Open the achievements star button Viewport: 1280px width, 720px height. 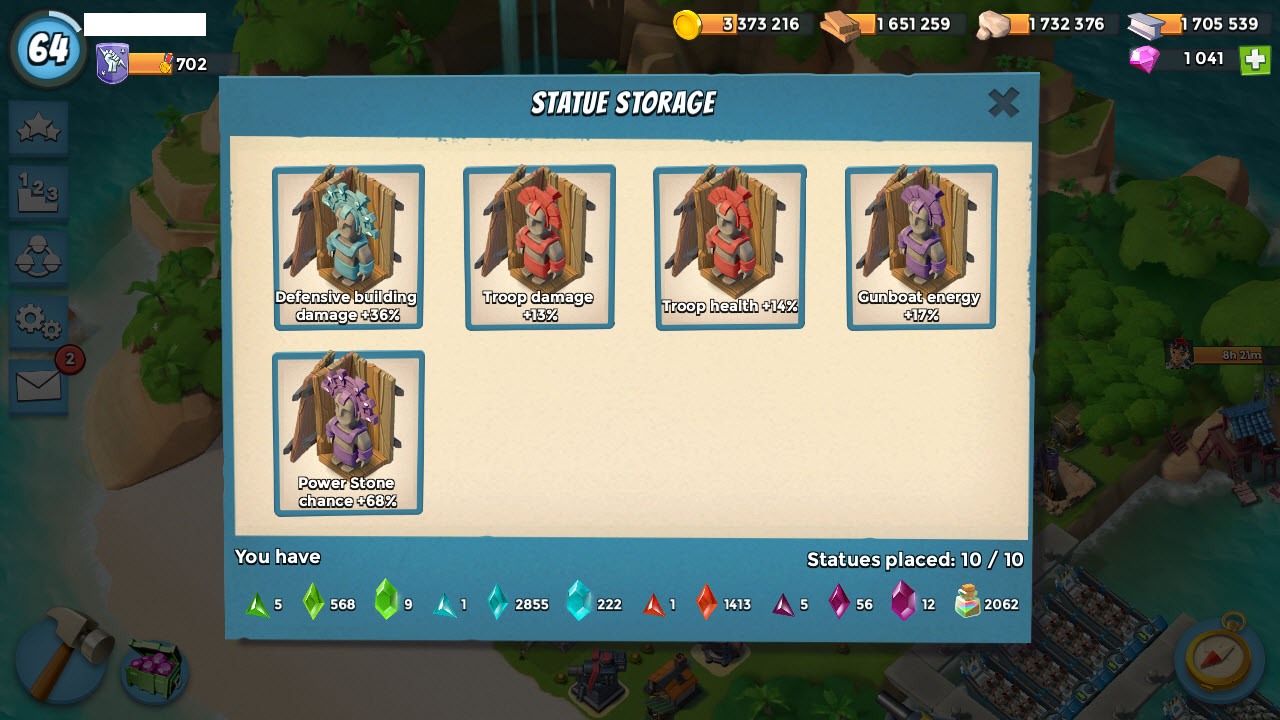(39, 128)
